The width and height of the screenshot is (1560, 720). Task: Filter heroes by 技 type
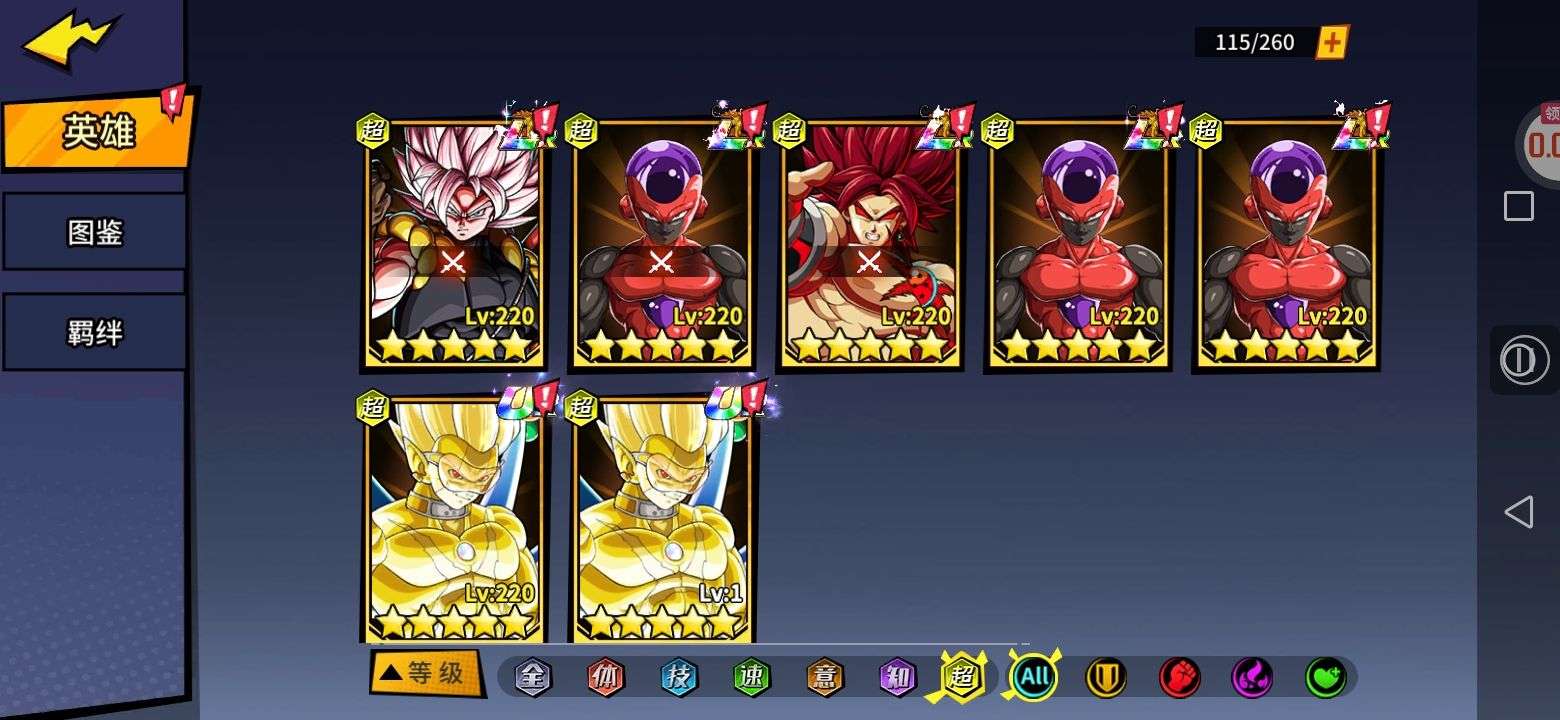click(679, 677)
